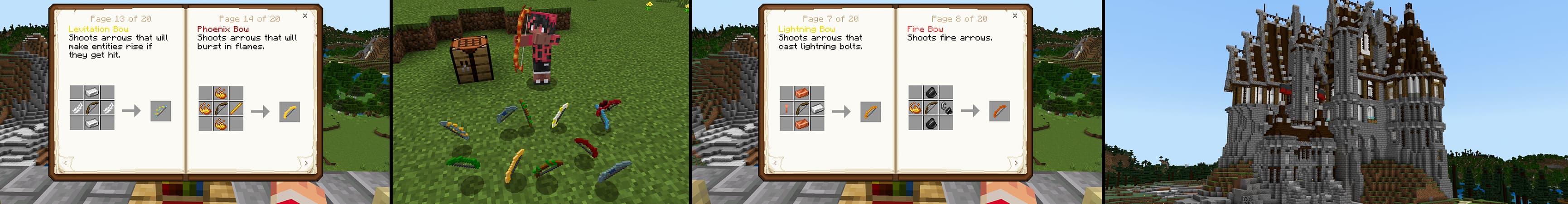Turn to the page after Fire Bow
The width and height of the screenshot is (1568, 204).
coord(1015,163)
